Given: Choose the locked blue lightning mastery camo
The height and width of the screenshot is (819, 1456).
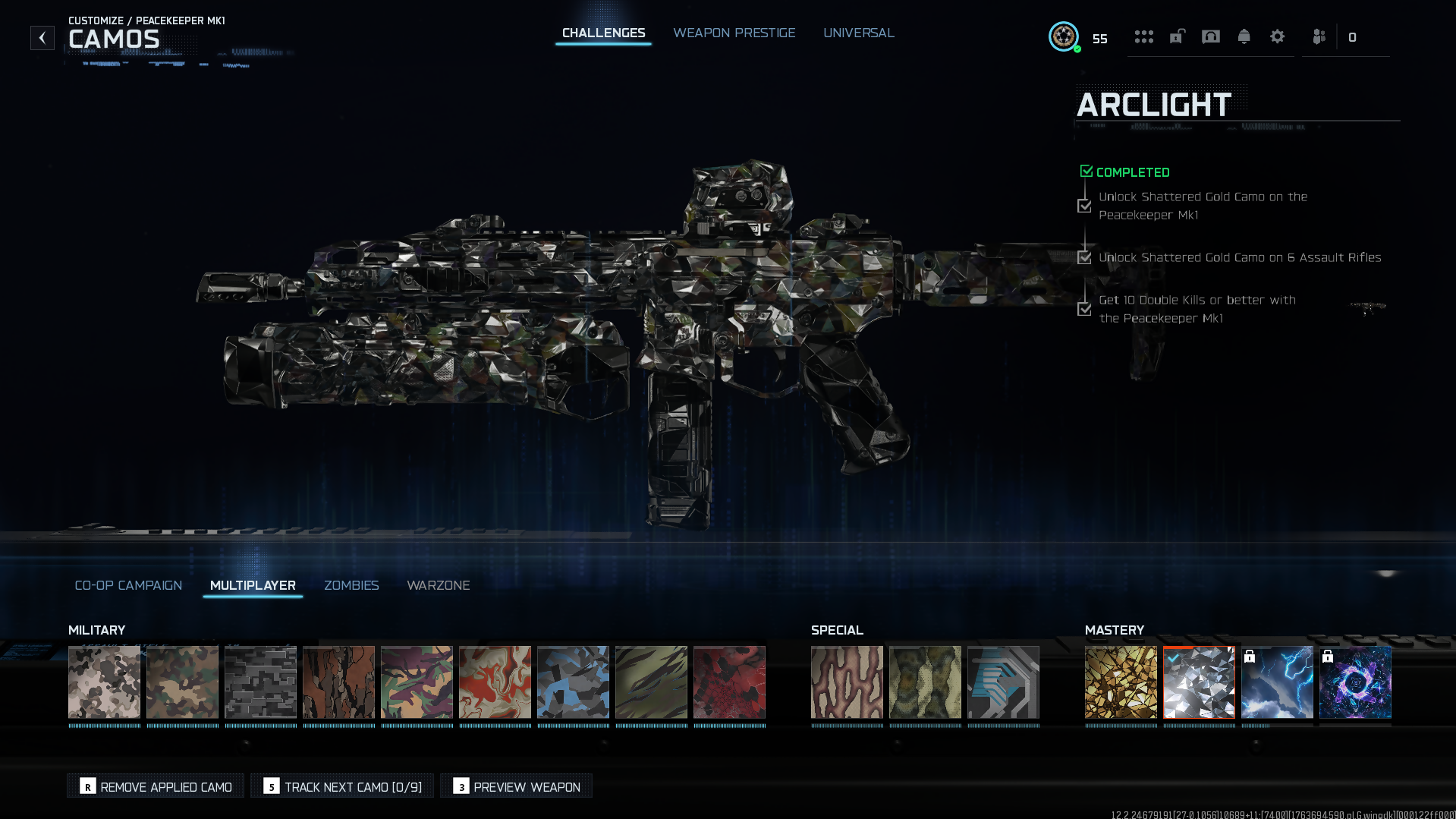Looking at the screenshot, I should [1277, 682].
